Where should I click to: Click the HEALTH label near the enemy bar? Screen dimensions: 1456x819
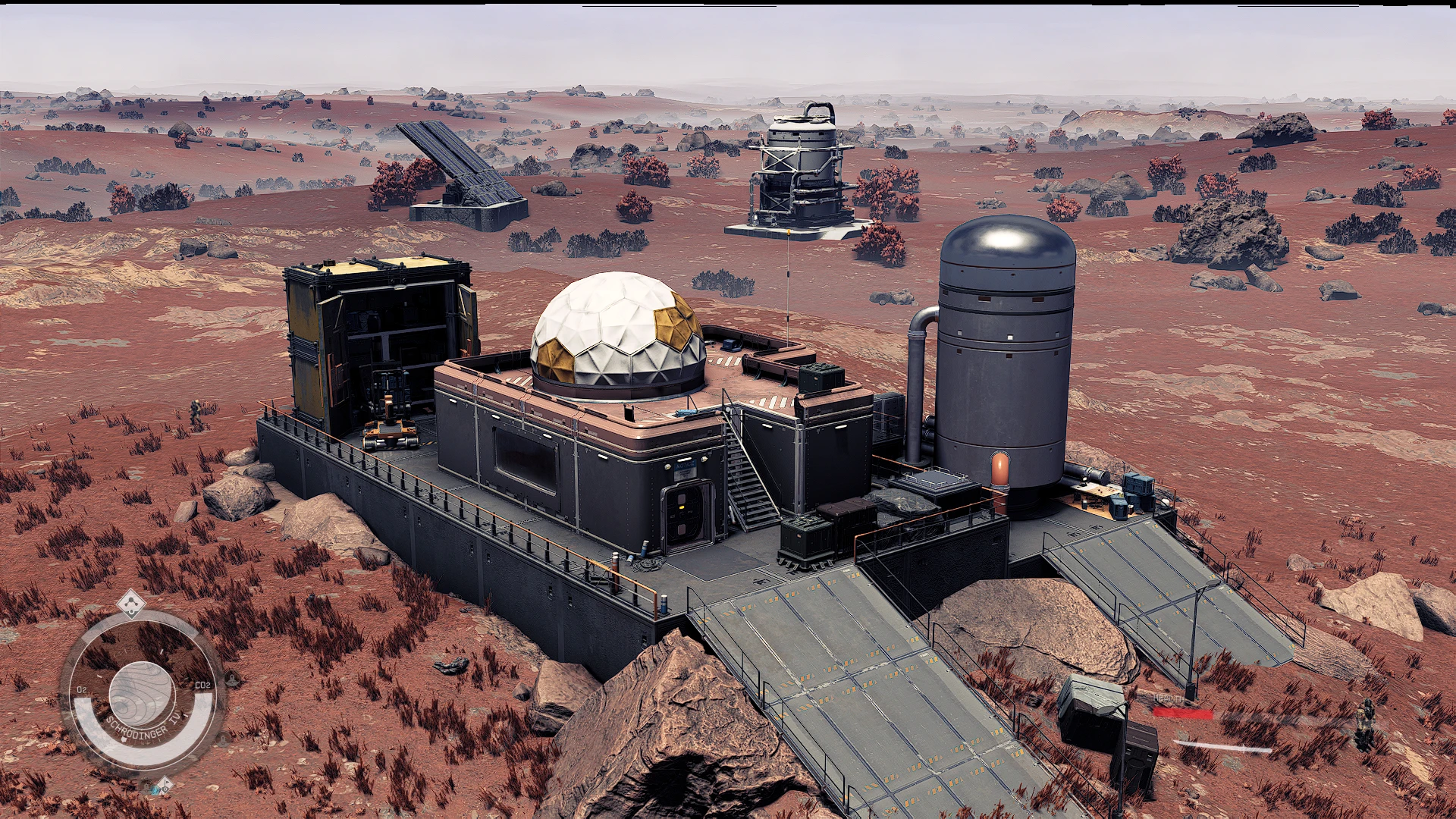(1169, 698)
